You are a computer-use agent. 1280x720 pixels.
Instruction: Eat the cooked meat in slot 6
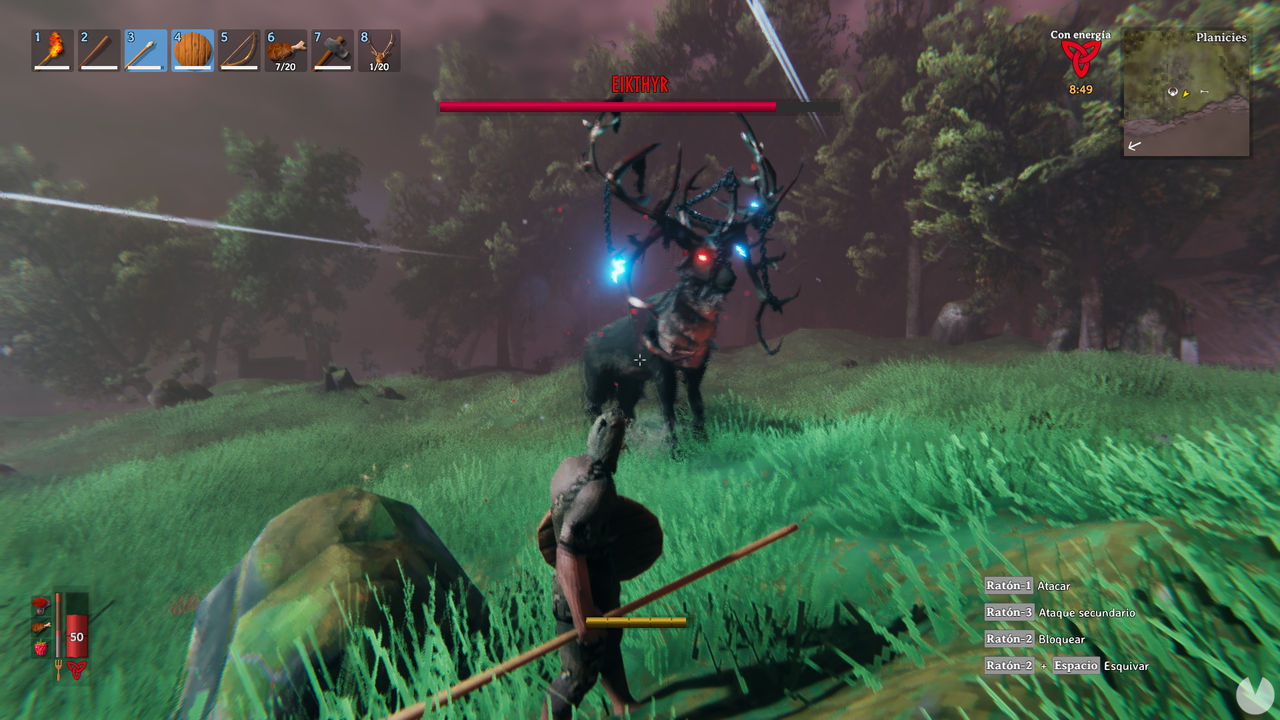point(285,50)
